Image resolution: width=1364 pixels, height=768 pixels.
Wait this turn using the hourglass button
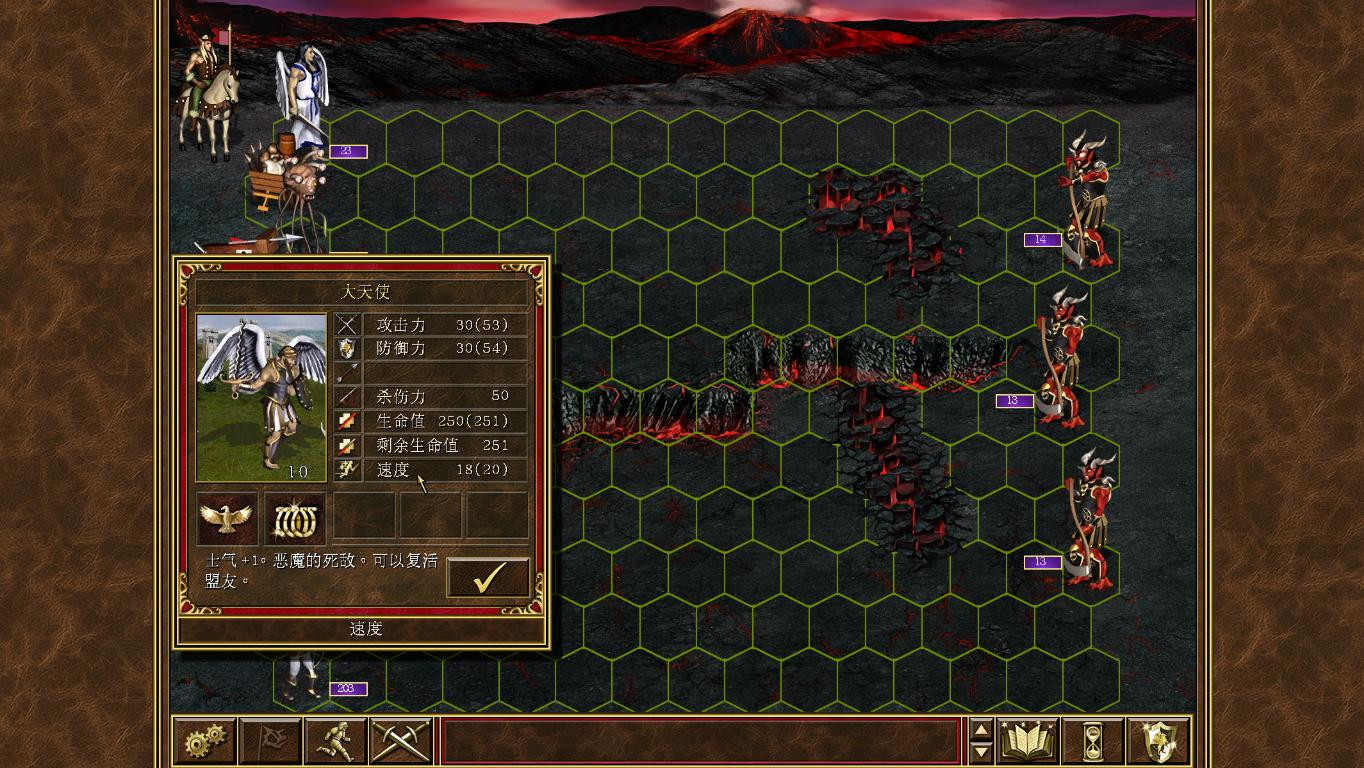(1094, 741)
